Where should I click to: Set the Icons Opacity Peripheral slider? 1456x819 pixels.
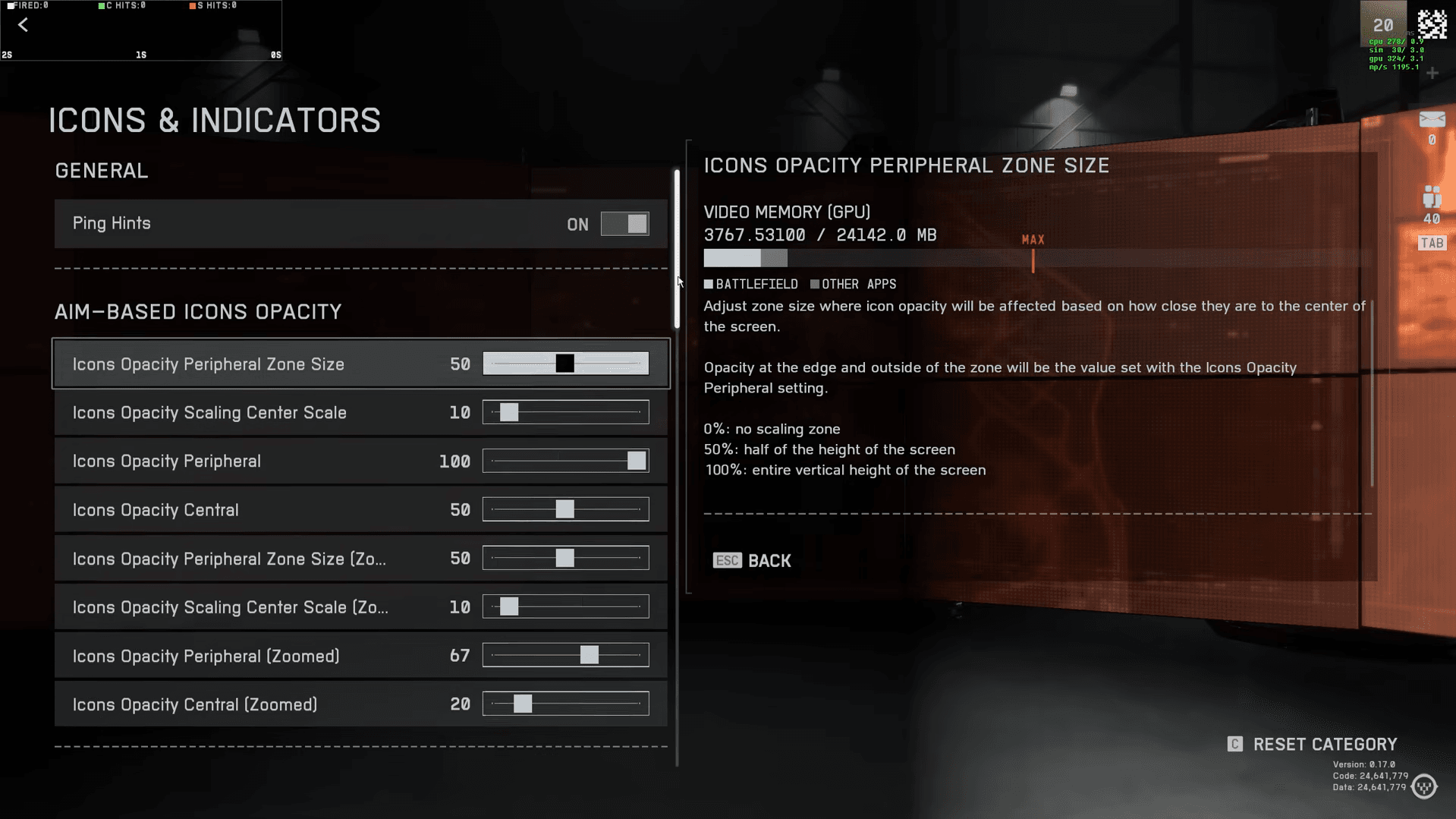coord(565,461)
